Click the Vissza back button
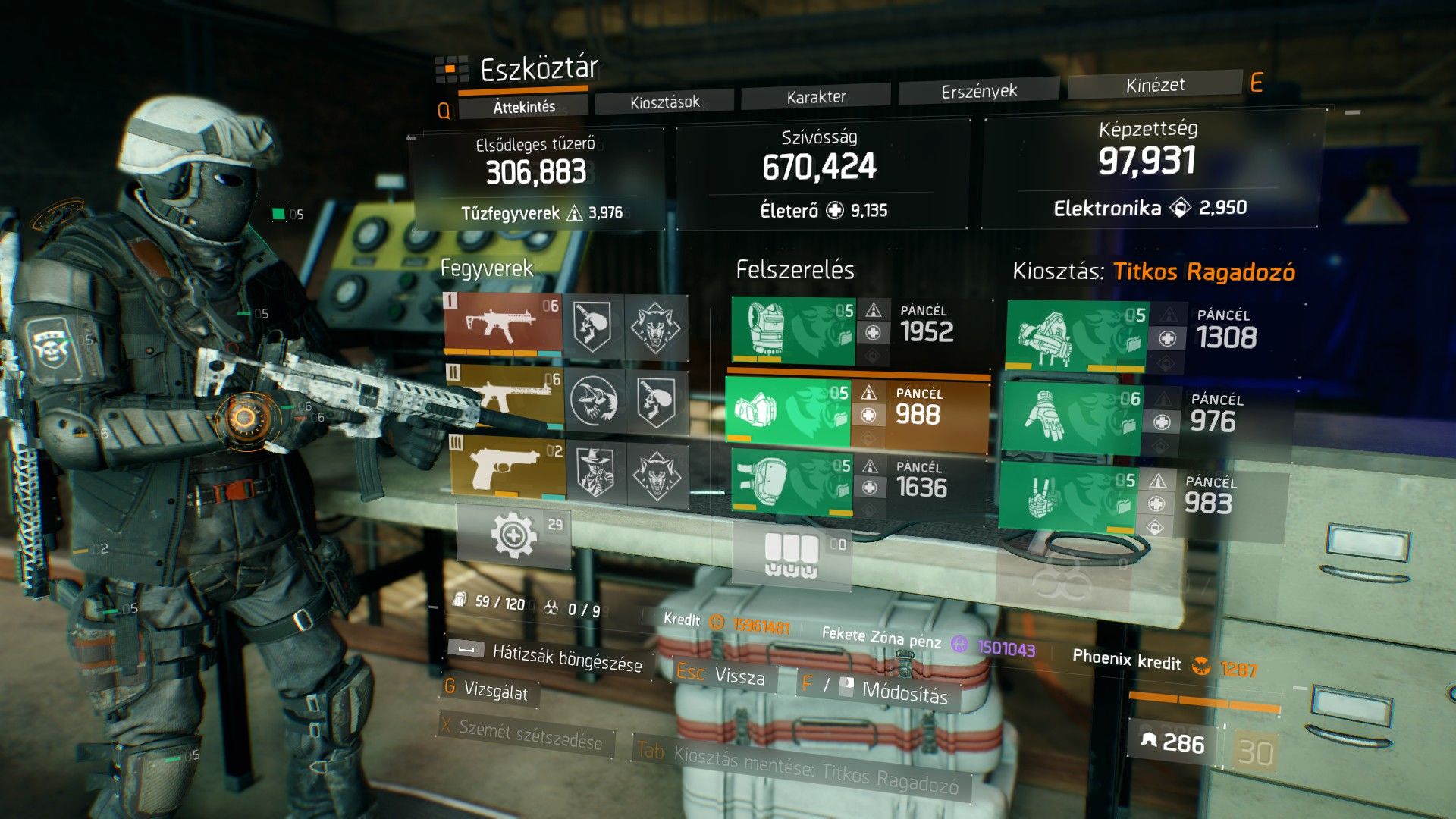 click(x=739, y=676)
